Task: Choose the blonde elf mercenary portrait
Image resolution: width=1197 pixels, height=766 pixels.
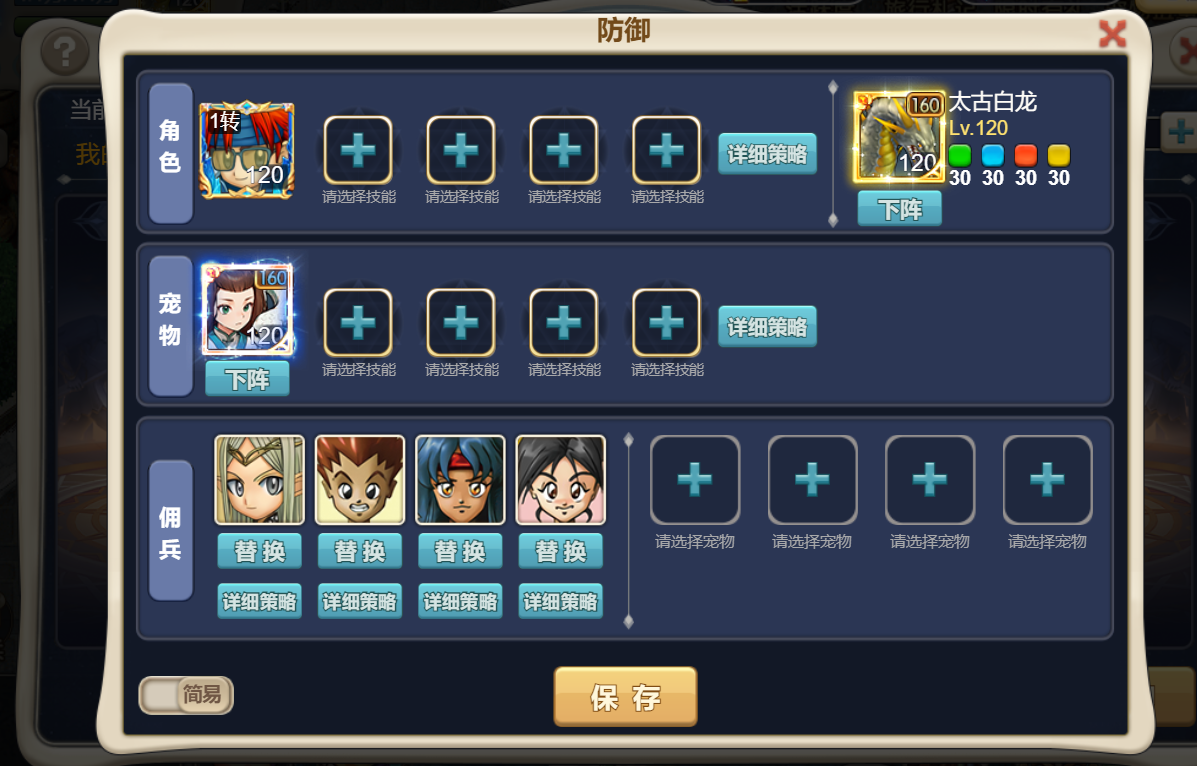Action: coord(260,480)
